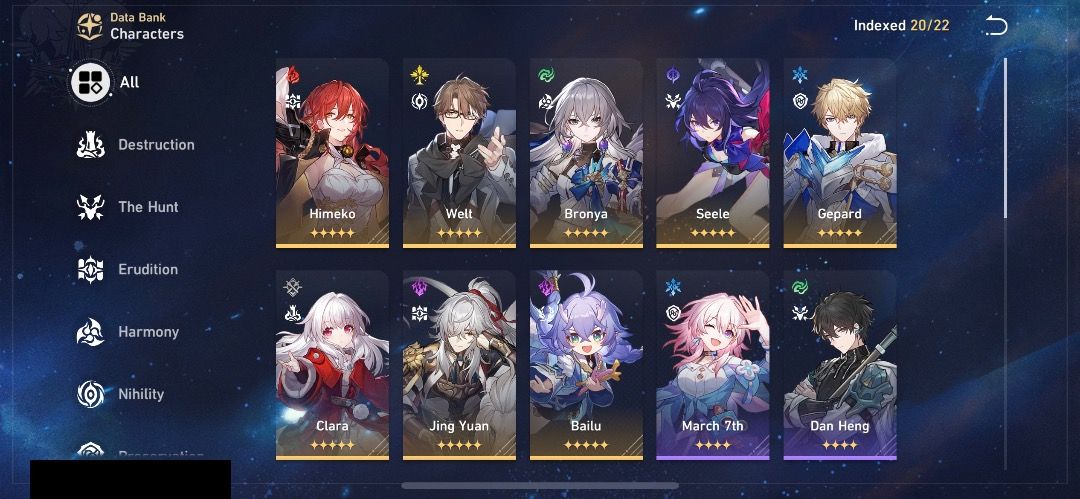Switch to the Destruction path tab
The width and height of the screenshot is (1080, 499).
[136, 145]
